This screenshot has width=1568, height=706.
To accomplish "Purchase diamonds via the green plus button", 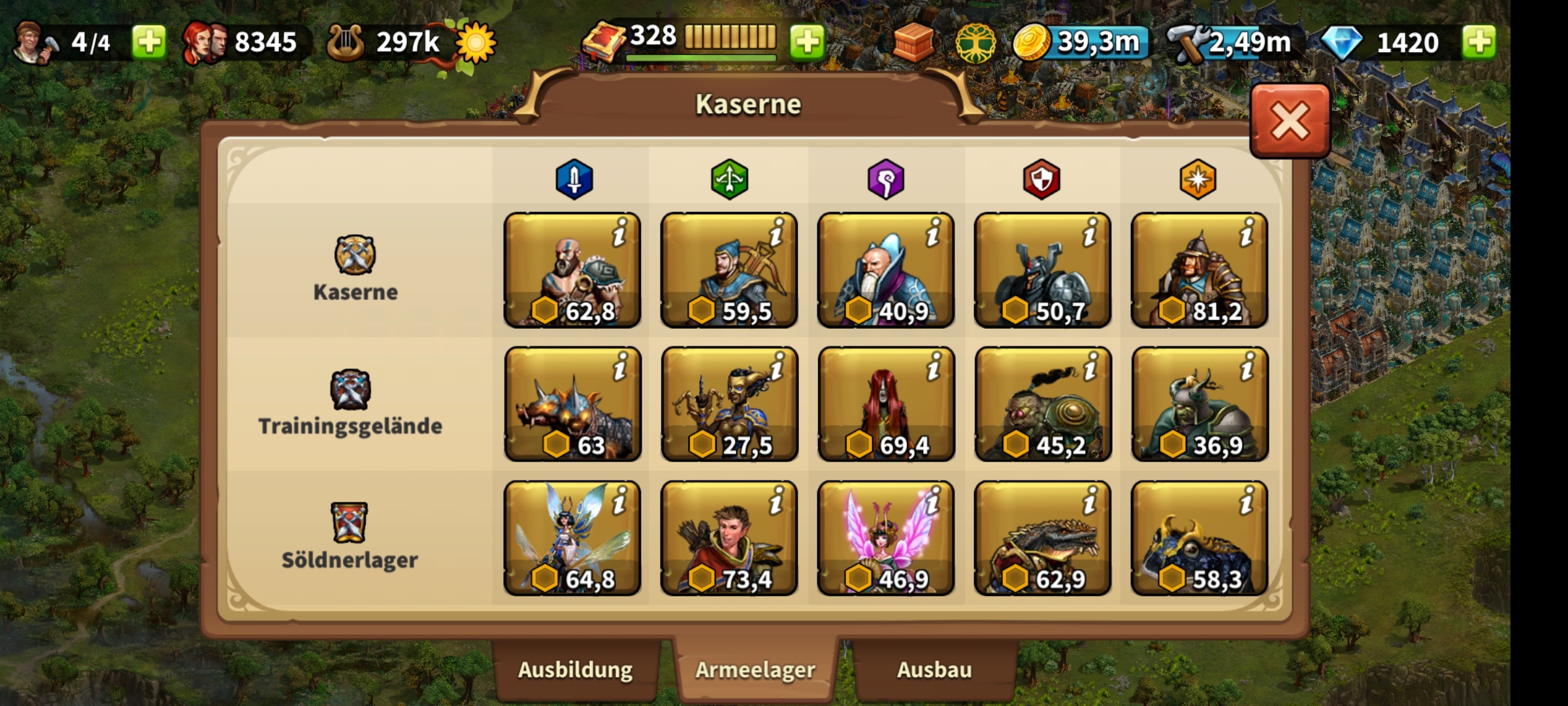I will 1479,42.
